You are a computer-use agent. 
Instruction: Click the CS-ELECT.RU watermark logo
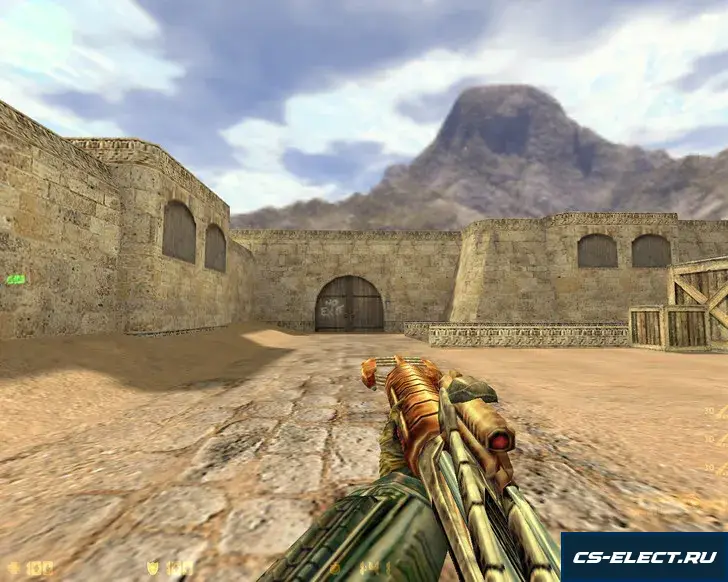click(643, 557)
